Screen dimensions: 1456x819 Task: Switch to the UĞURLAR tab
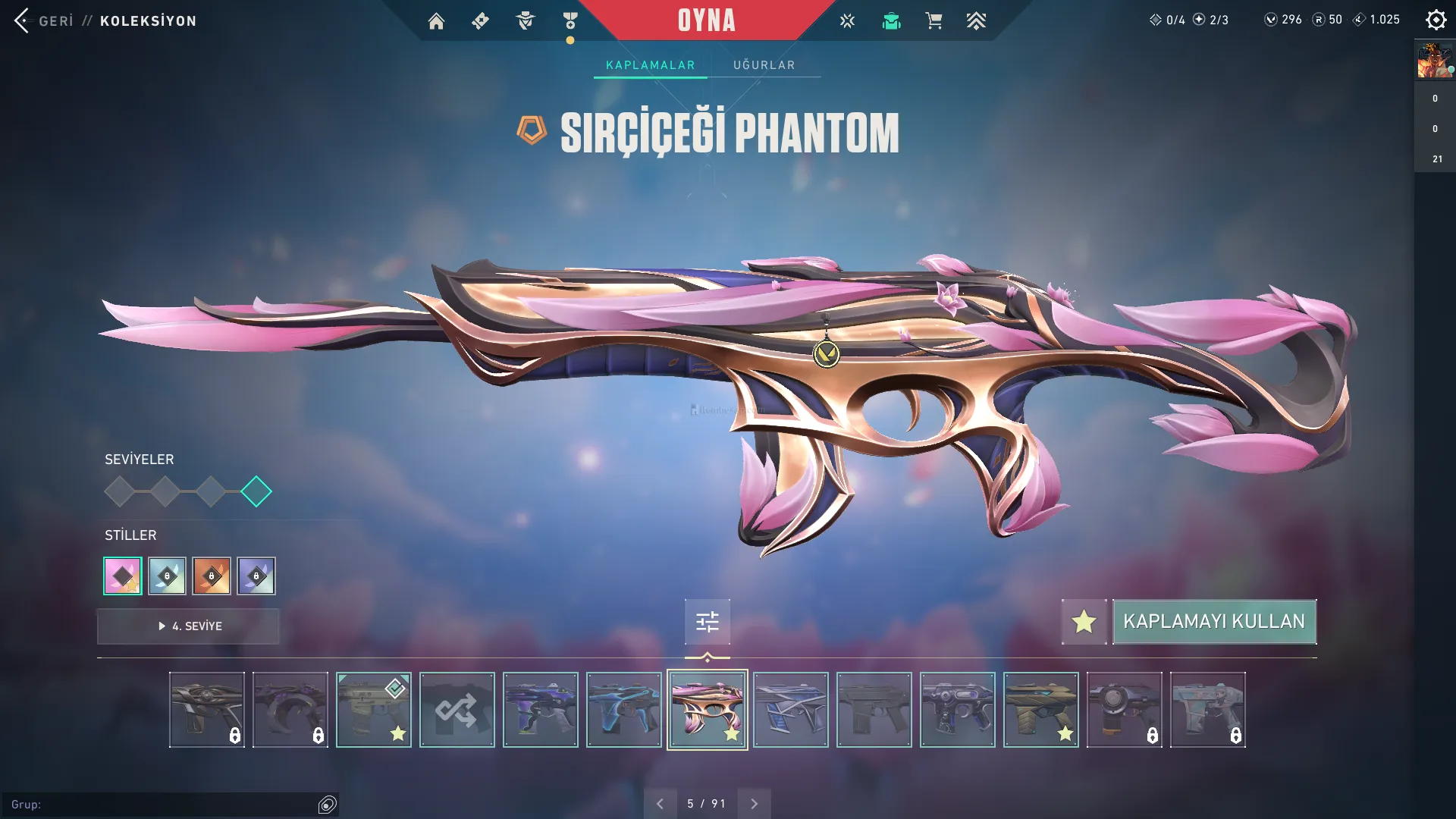coord(764,65)
